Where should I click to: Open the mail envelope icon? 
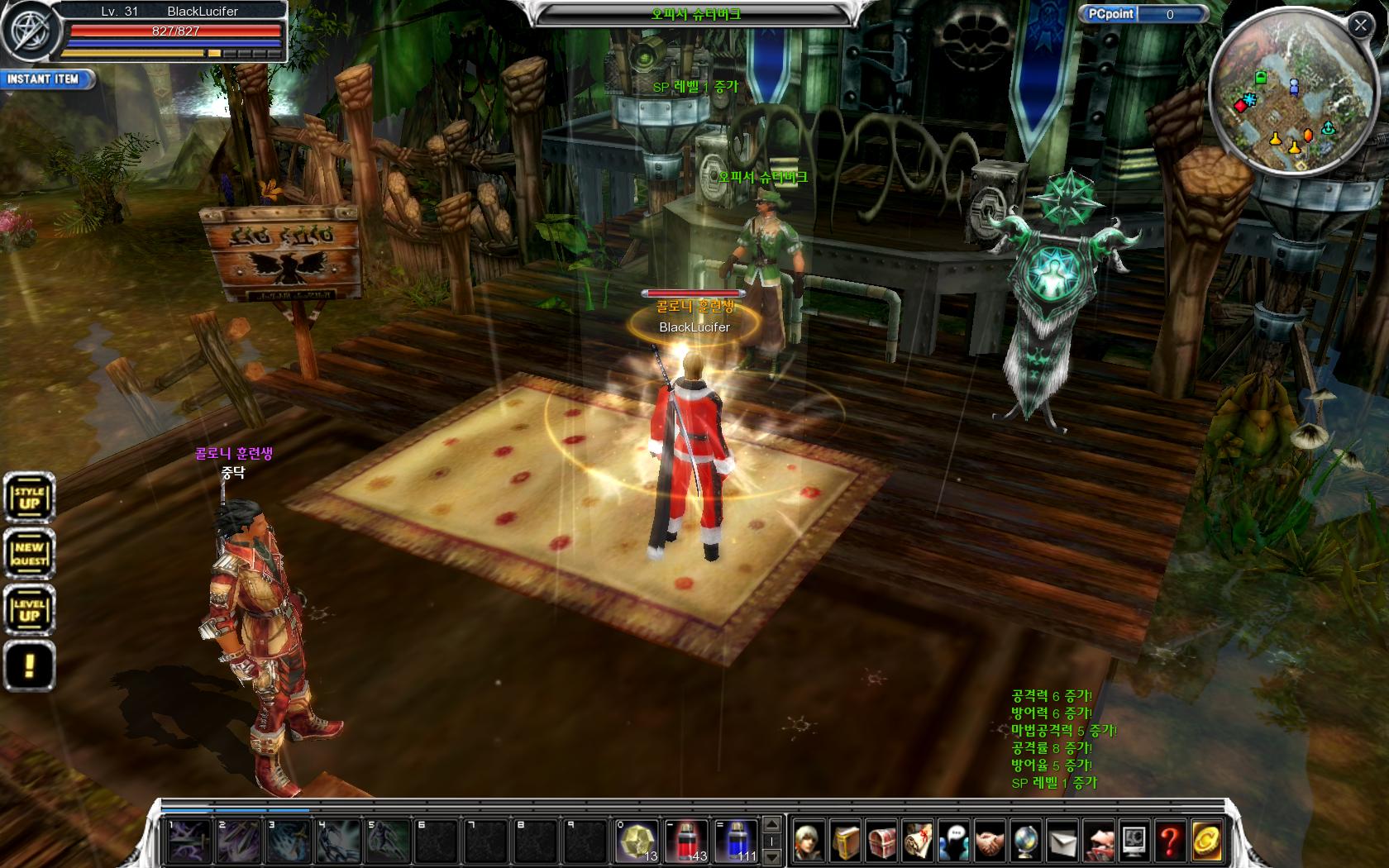(1062, 842)
